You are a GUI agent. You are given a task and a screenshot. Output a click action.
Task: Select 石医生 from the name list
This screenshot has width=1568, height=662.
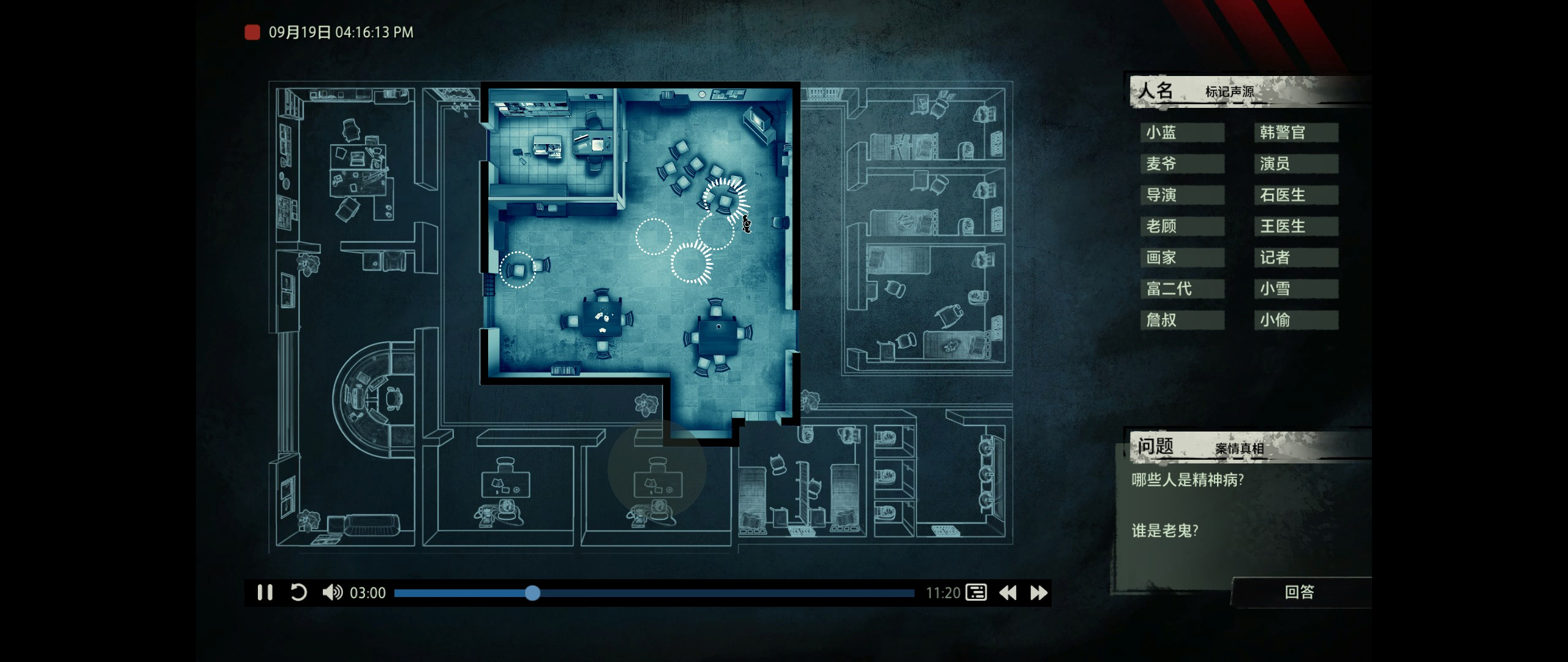tap(1295, 195)
